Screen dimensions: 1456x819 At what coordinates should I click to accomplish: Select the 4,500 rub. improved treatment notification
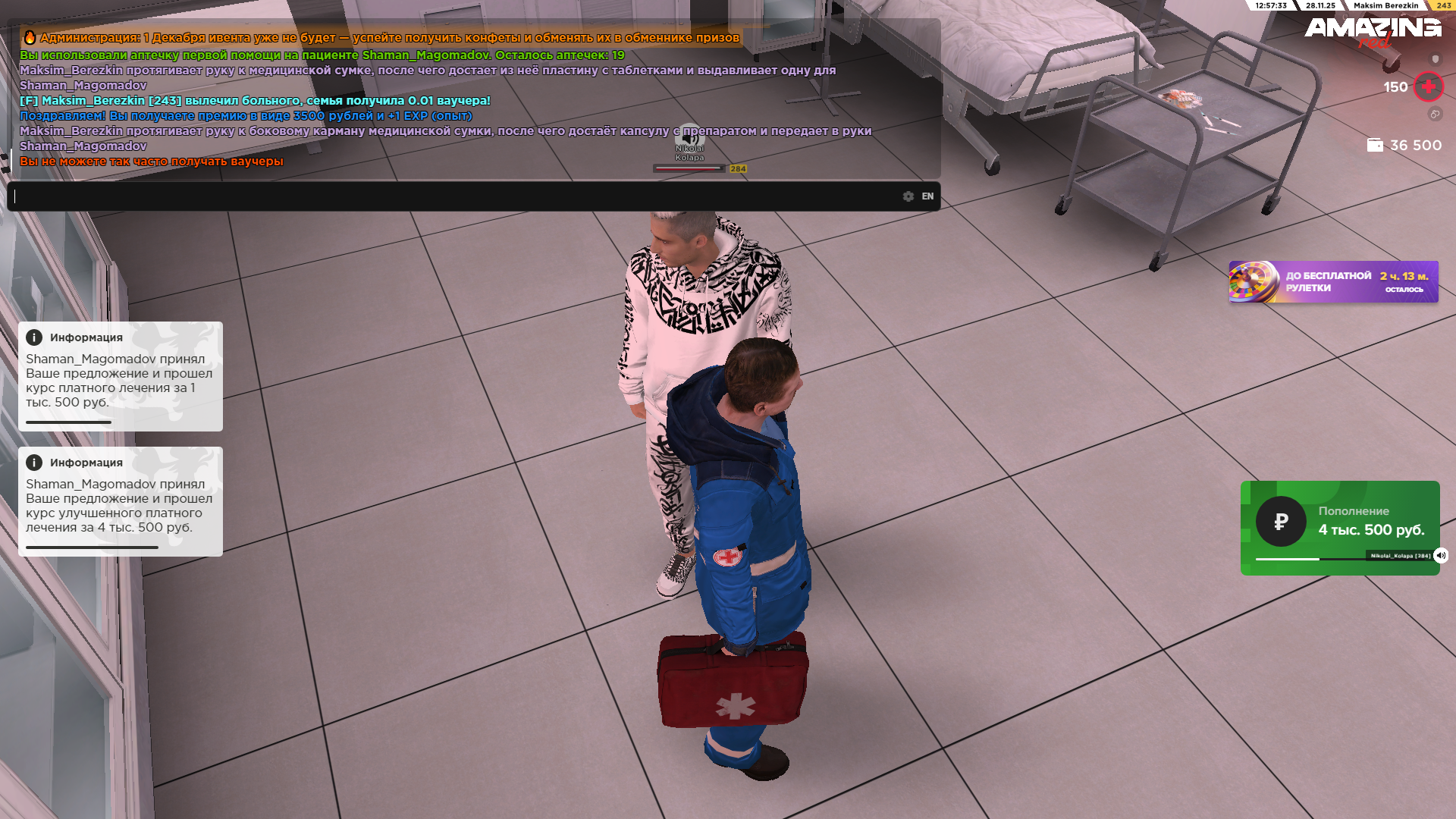(x=121, y=501)
